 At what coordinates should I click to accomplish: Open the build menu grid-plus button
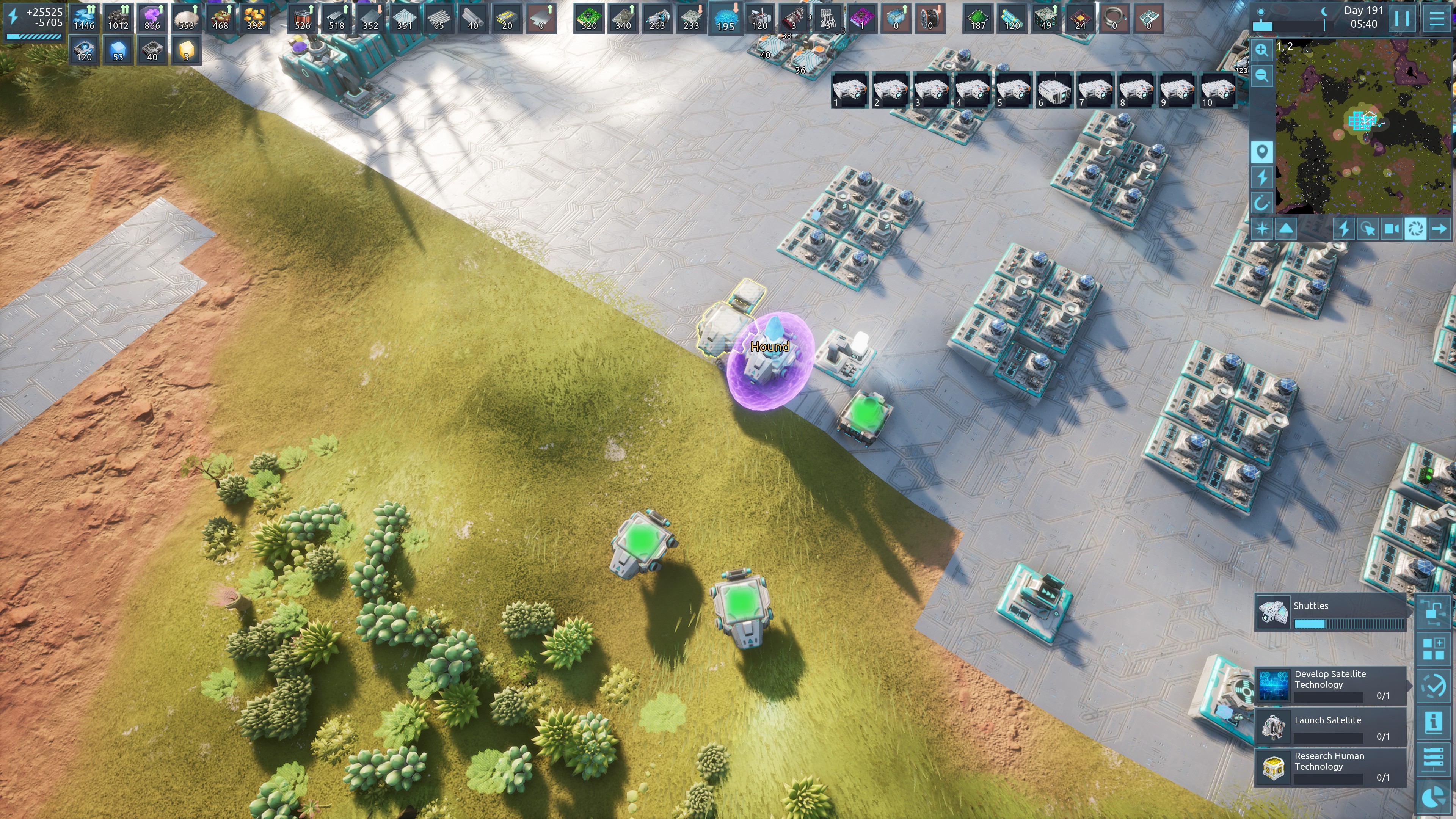point(1434,649)
